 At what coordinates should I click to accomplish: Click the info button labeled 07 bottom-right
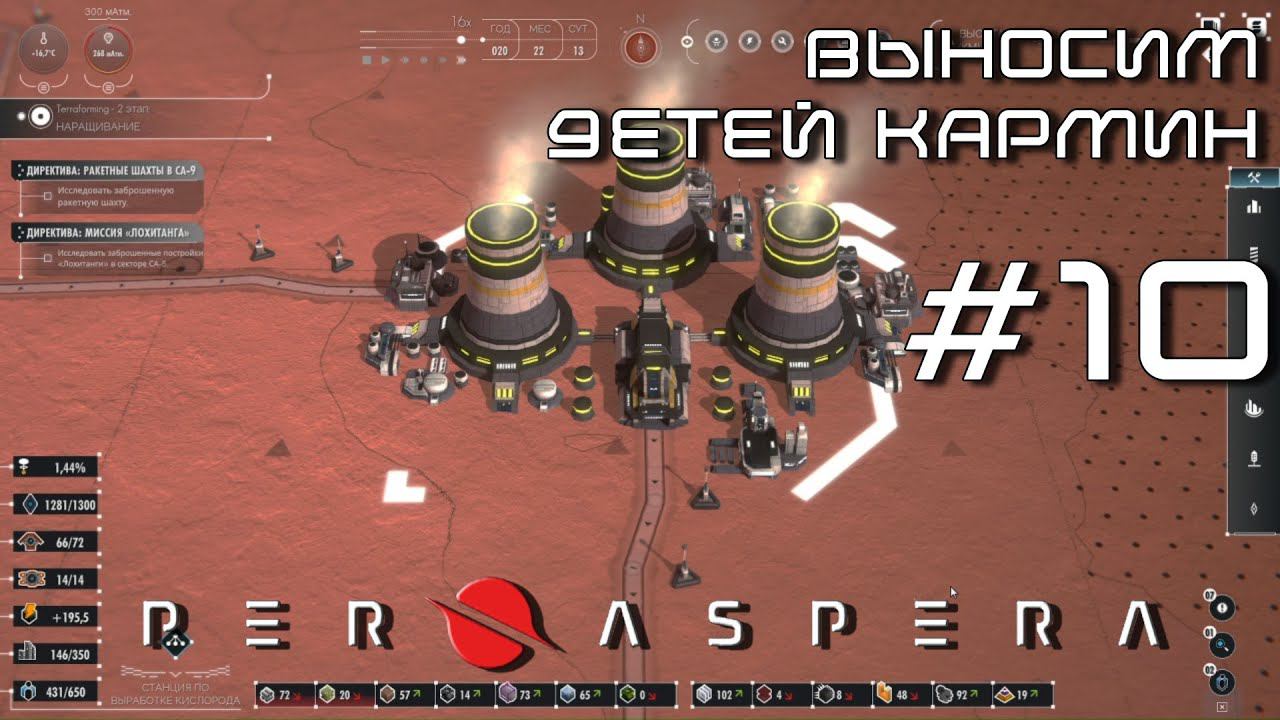pos(1224,608)
